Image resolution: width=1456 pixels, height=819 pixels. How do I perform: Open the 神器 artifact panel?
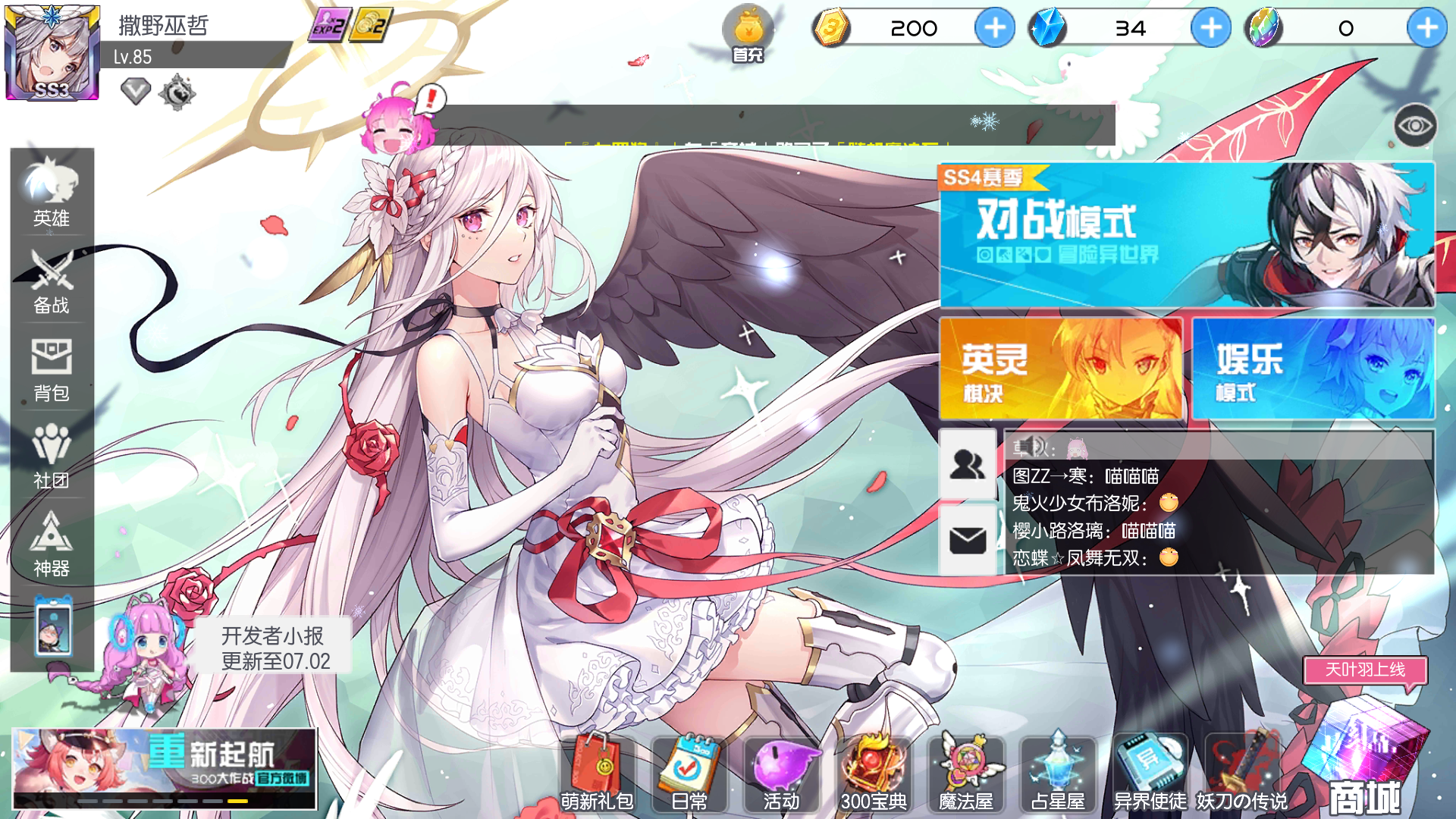[51, 545]
